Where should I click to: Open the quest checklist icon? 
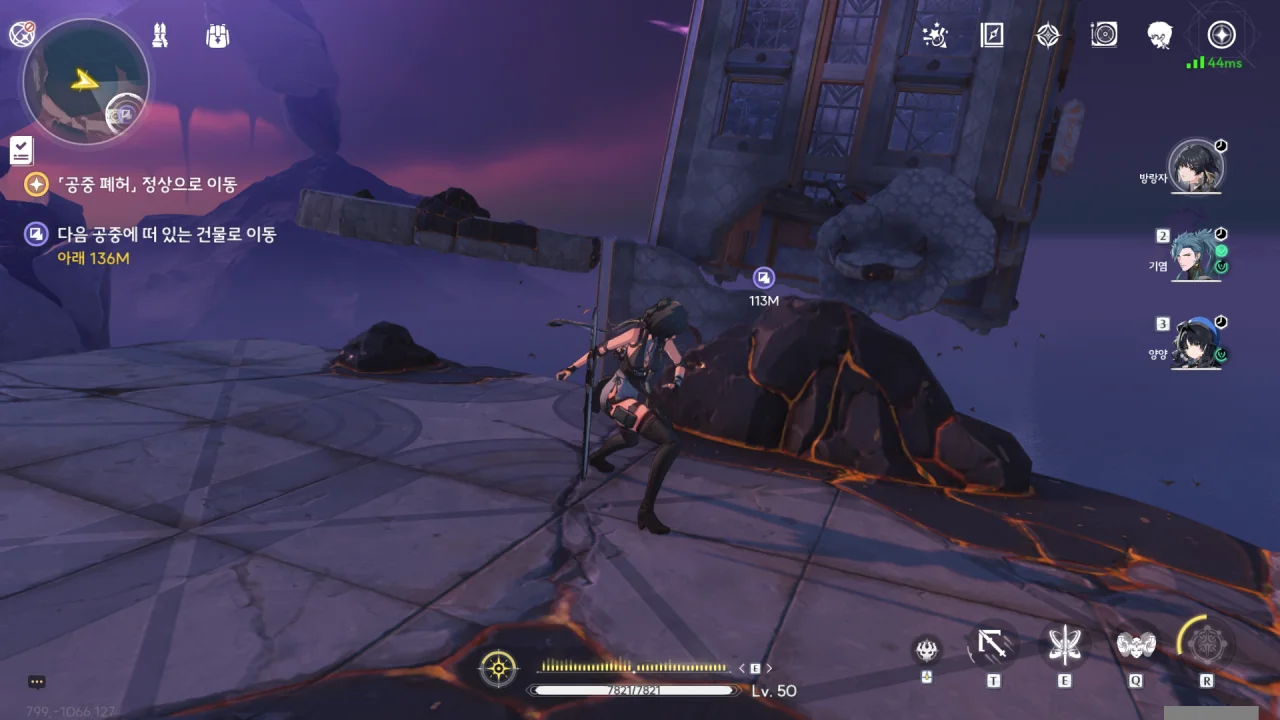pos(21,151)
